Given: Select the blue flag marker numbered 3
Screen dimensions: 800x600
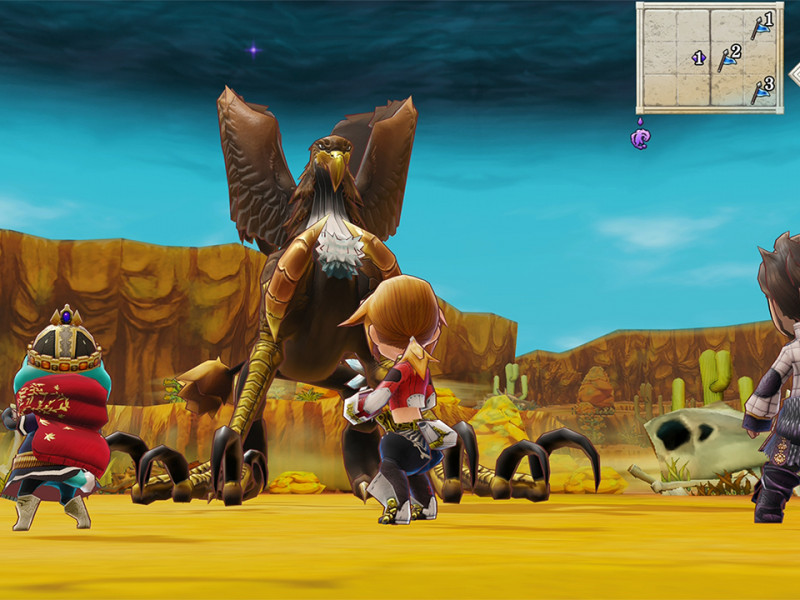Looking at the screenshot, I should [762, 90].
